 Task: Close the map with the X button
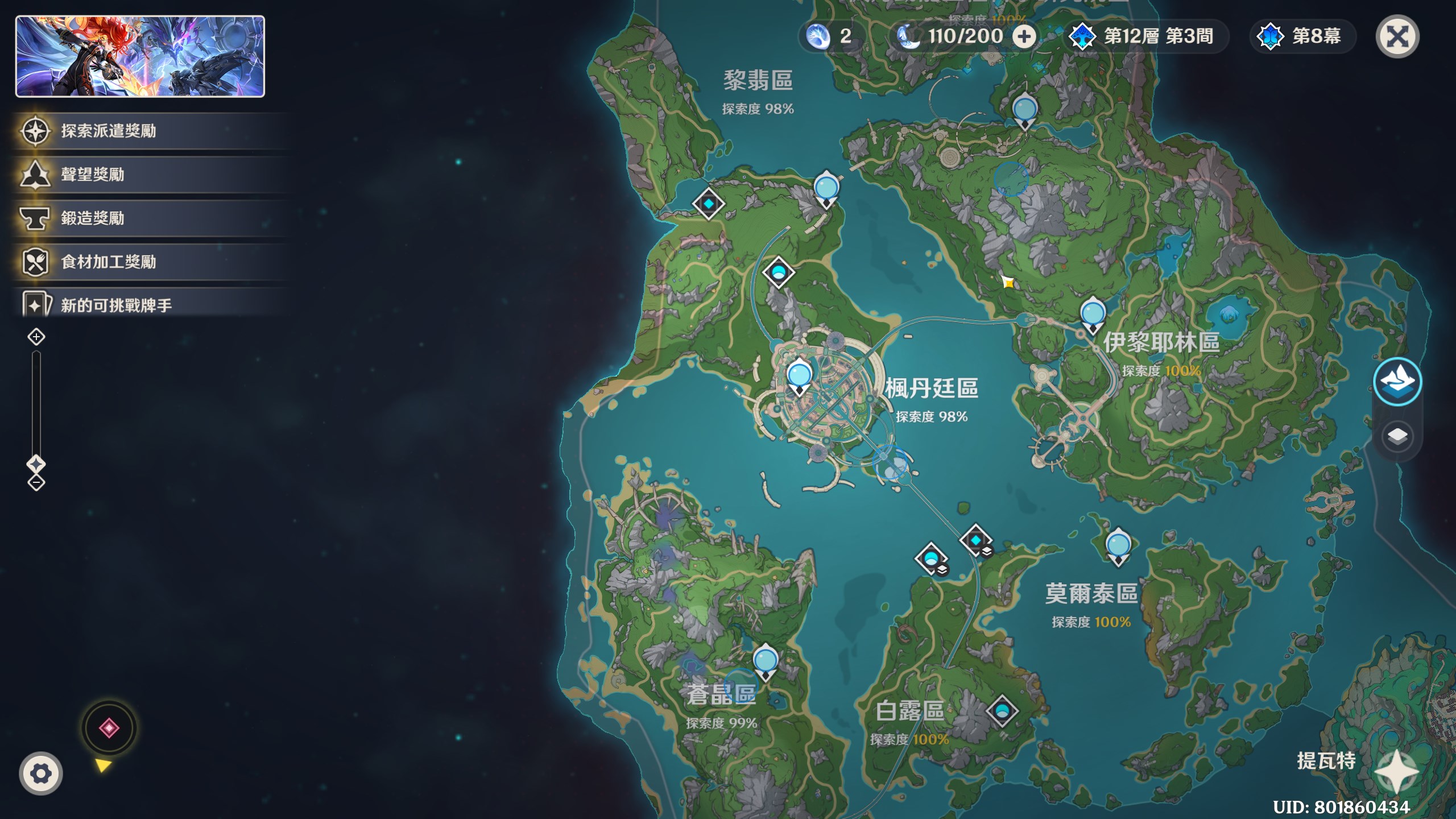point(1397,37)
